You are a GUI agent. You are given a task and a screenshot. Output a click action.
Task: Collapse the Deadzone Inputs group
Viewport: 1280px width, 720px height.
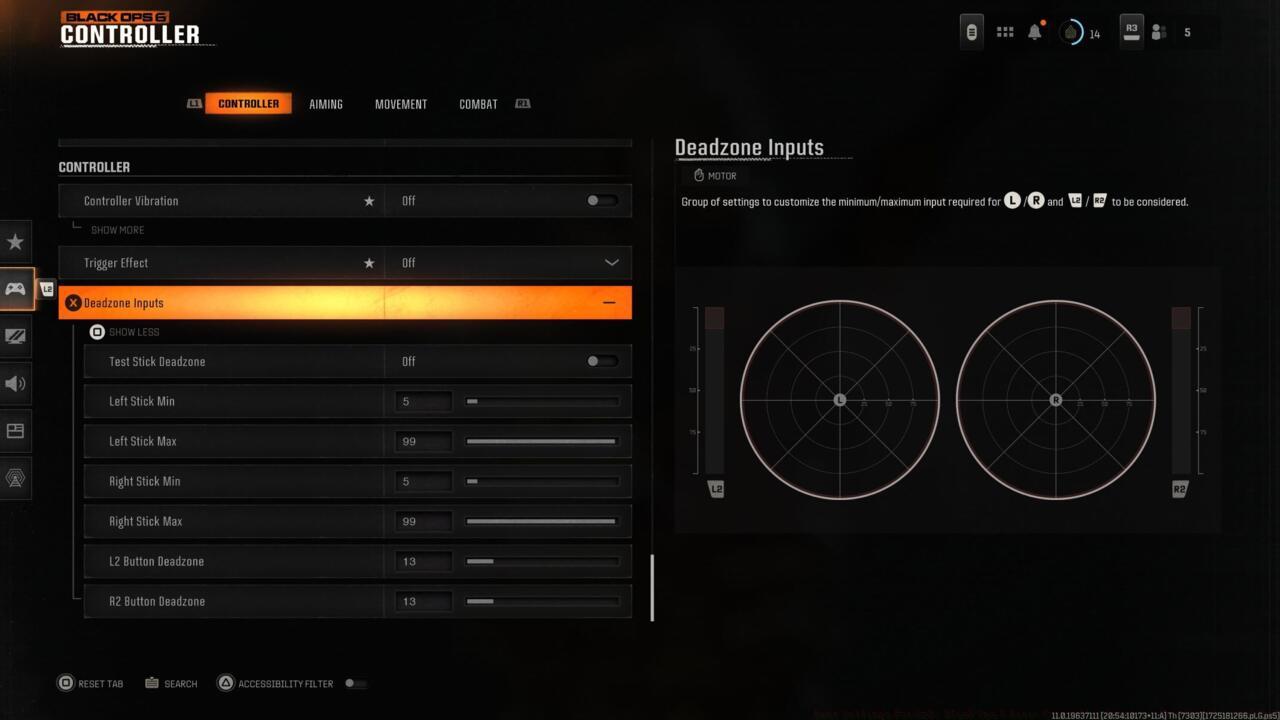point(609,302)
